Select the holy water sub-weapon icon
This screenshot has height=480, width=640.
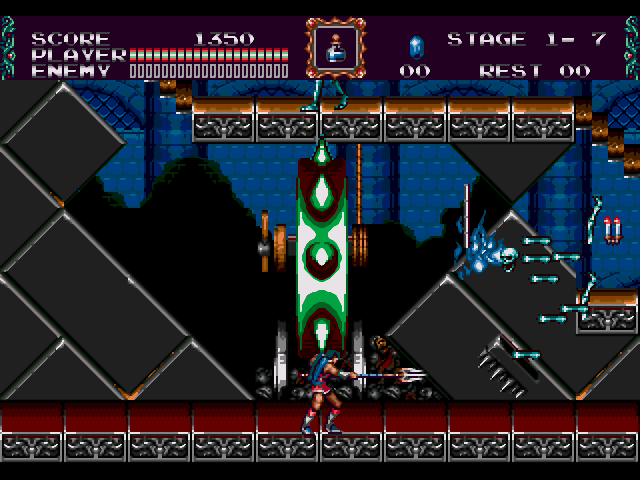pyautogui.click(x=335, y=45)
